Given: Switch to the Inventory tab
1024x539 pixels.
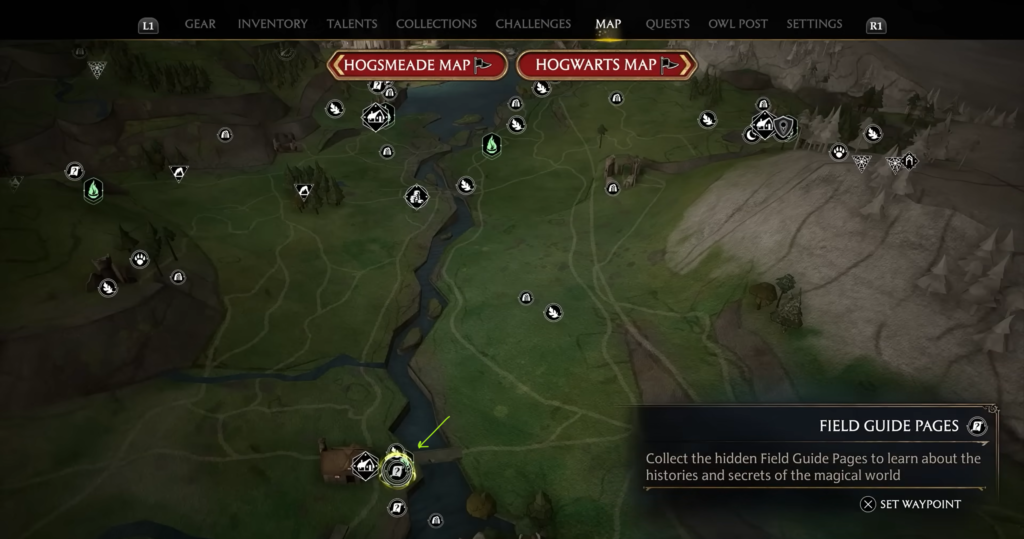Looking at the screenshot, I should (273, 24).
